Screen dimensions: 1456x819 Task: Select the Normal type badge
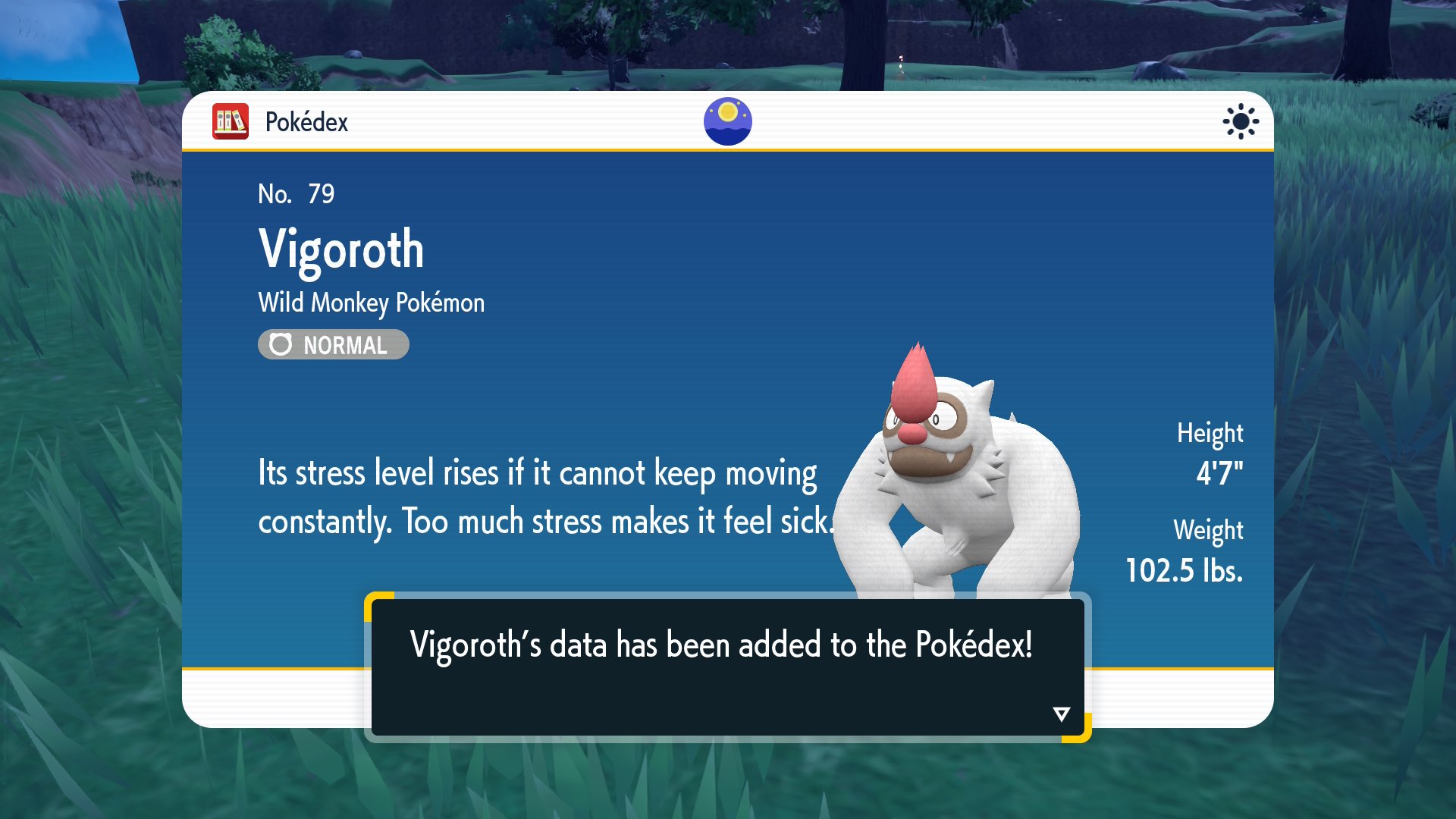click(x=333, y=345)
